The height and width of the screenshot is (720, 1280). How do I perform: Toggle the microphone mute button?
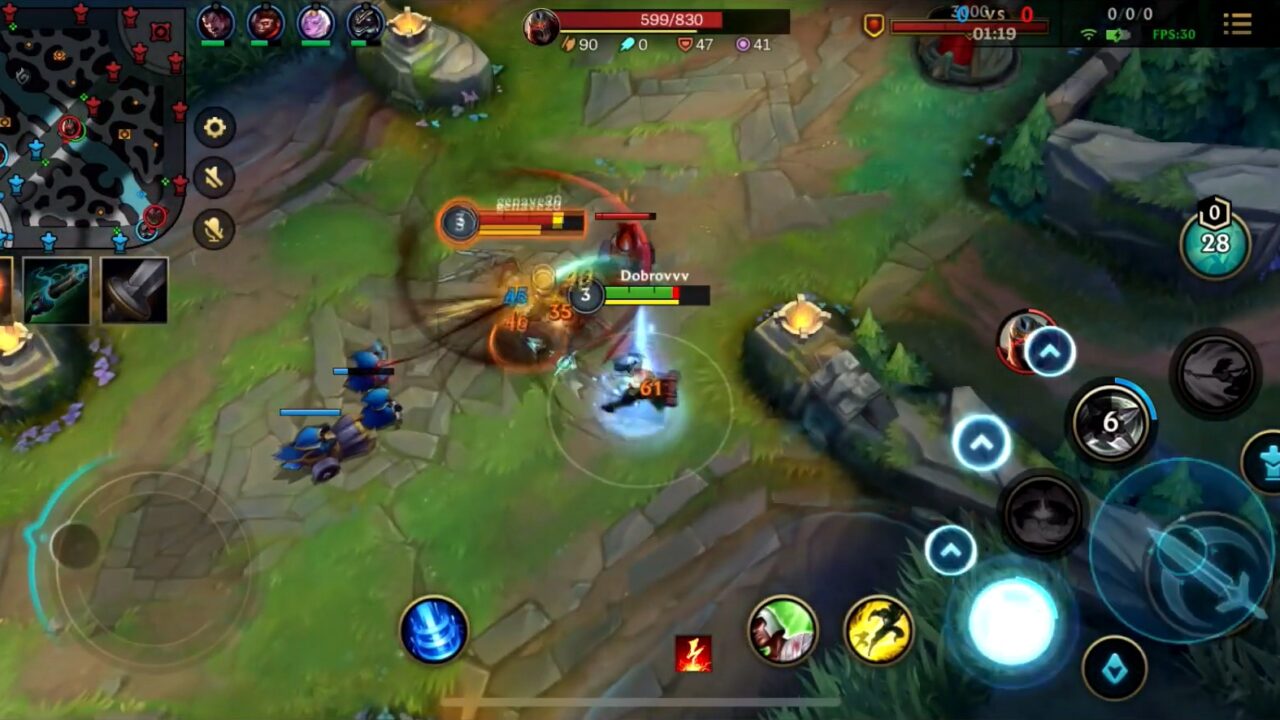click(212, 230)
